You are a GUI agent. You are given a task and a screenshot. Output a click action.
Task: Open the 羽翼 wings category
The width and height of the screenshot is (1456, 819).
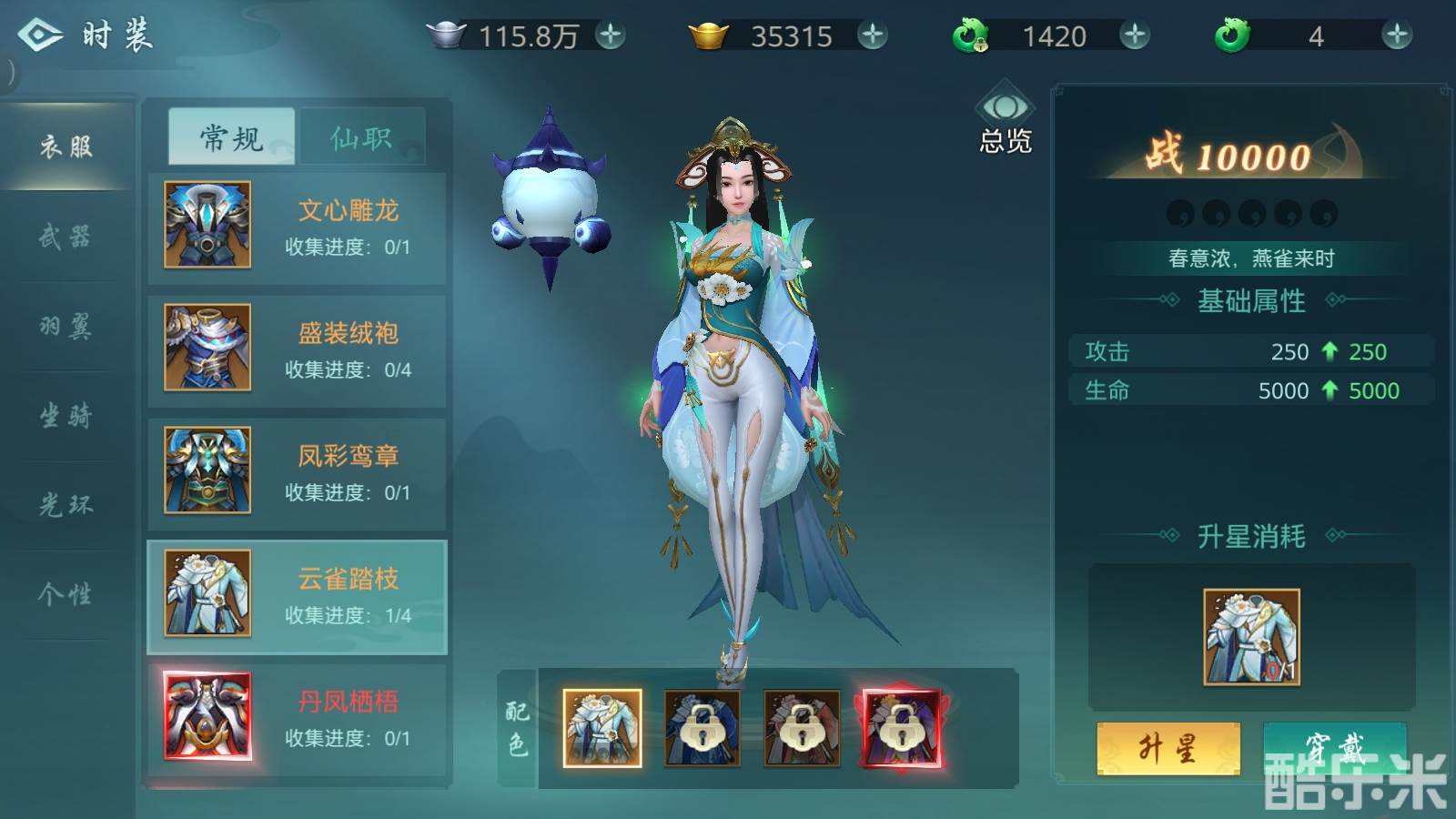66,326
